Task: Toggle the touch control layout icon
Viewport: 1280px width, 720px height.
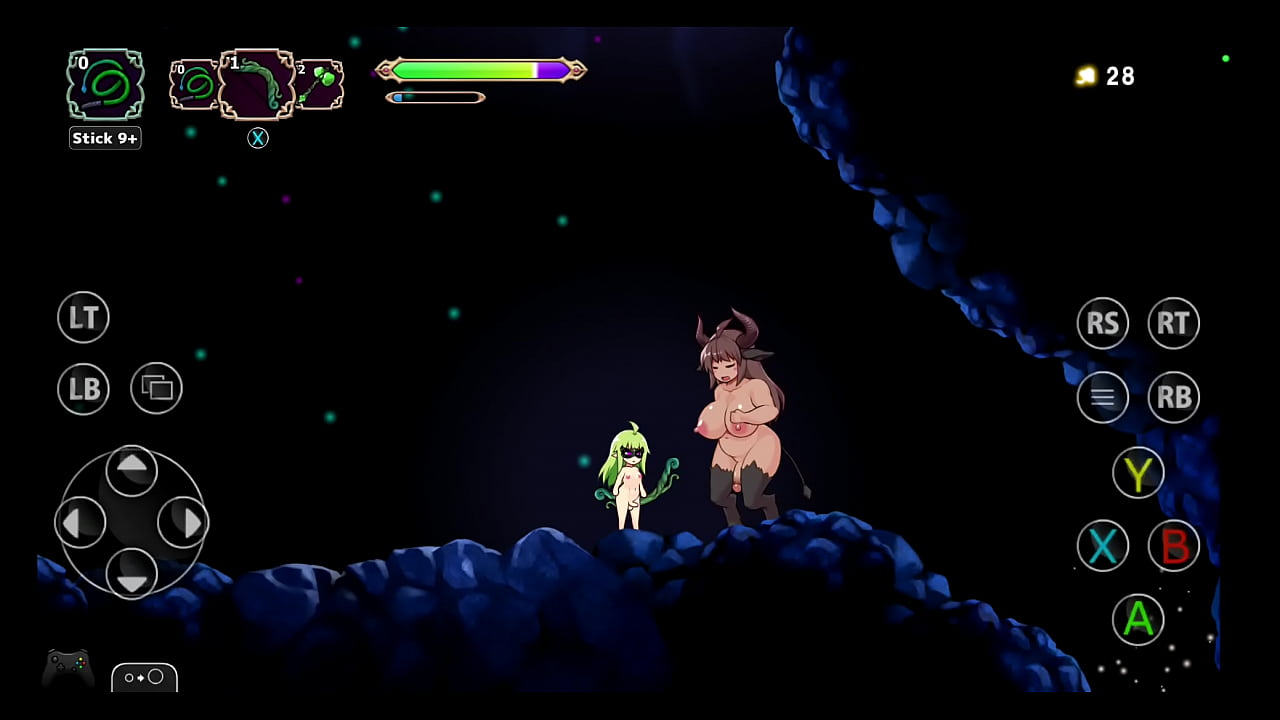Action: [x=144, y=677]
